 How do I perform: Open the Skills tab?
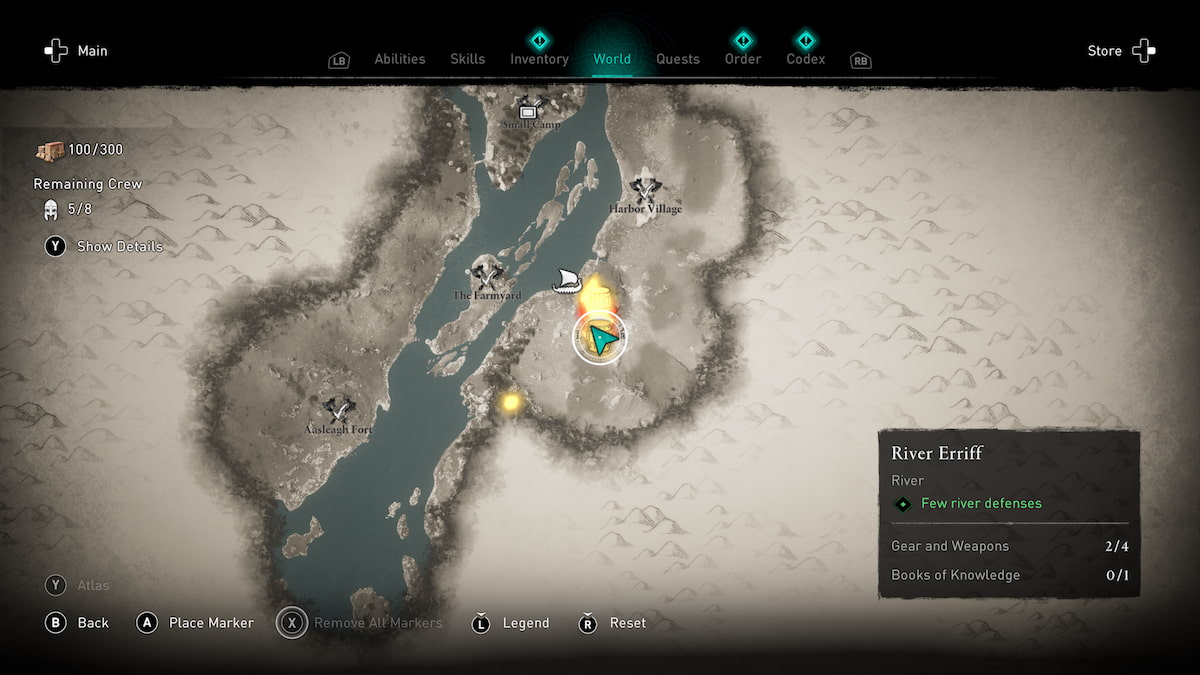467,59
